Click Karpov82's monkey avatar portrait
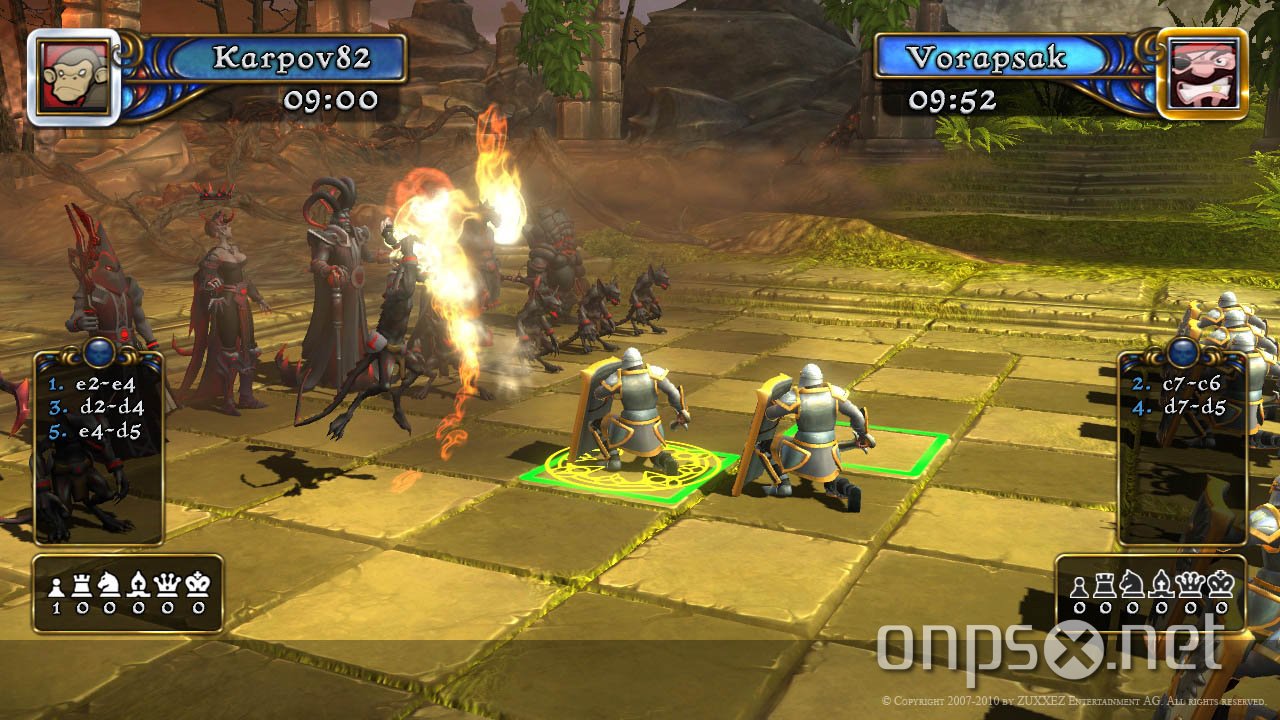The height and width of the screenshot is (720, 1280). click(69, 71)
